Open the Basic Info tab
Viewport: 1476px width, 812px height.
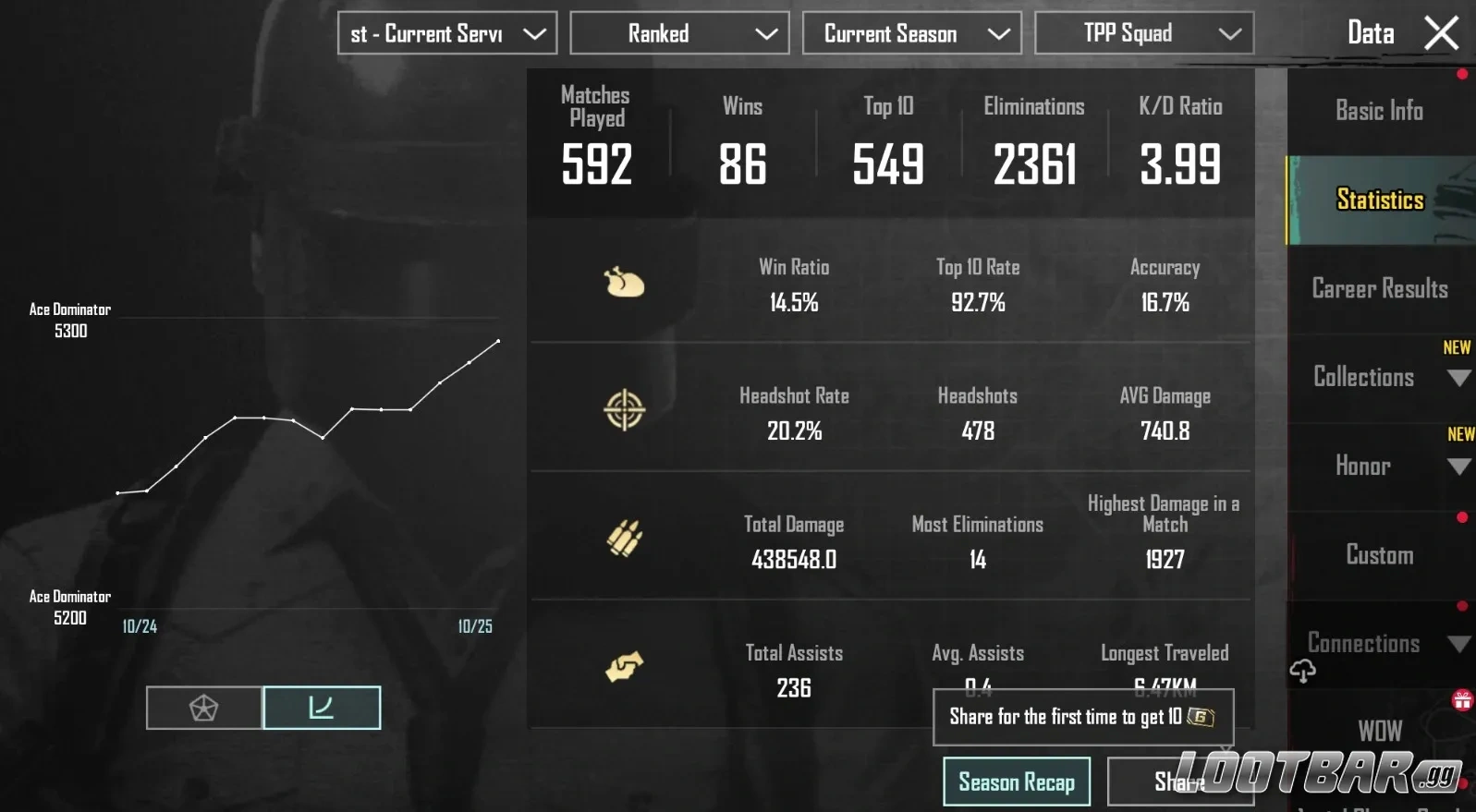tap(1379, 111)
